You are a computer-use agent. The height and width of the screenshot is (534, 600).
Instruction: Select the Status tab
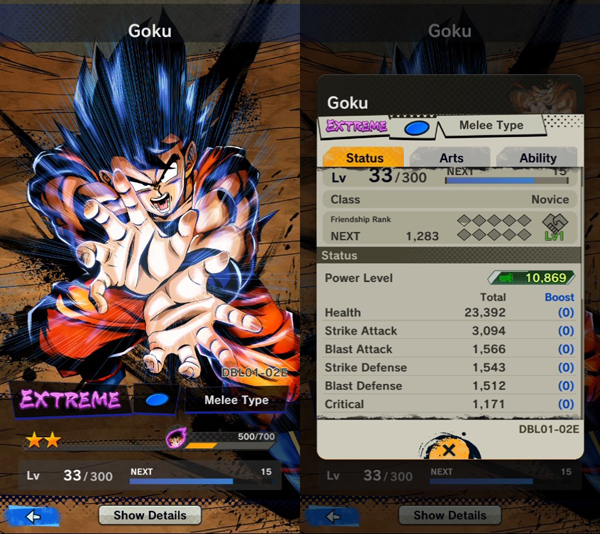tap(364, 158)
